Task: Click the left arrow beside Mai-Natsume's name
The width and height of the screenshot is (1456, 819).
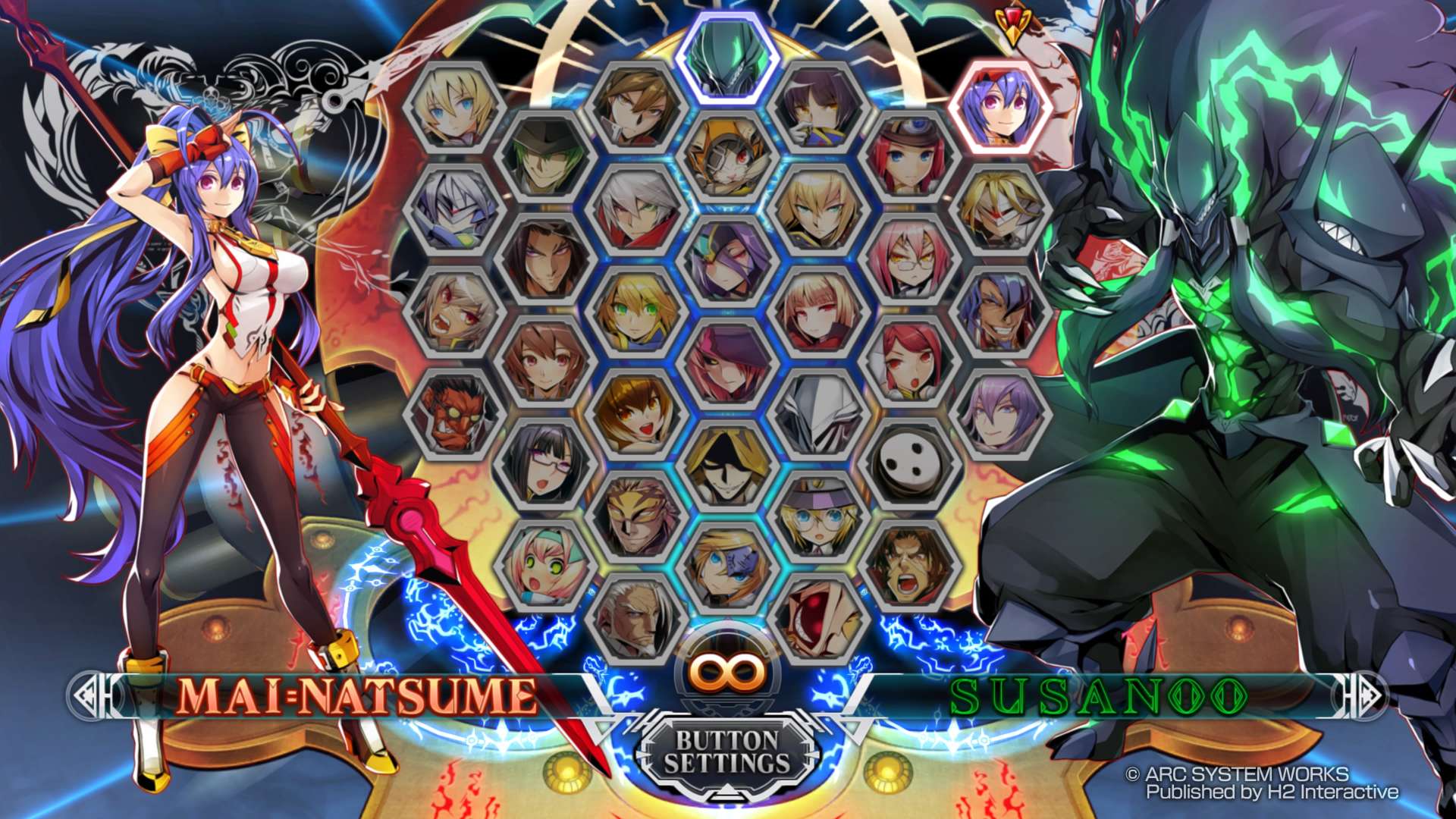Action: tap(94, 695)
